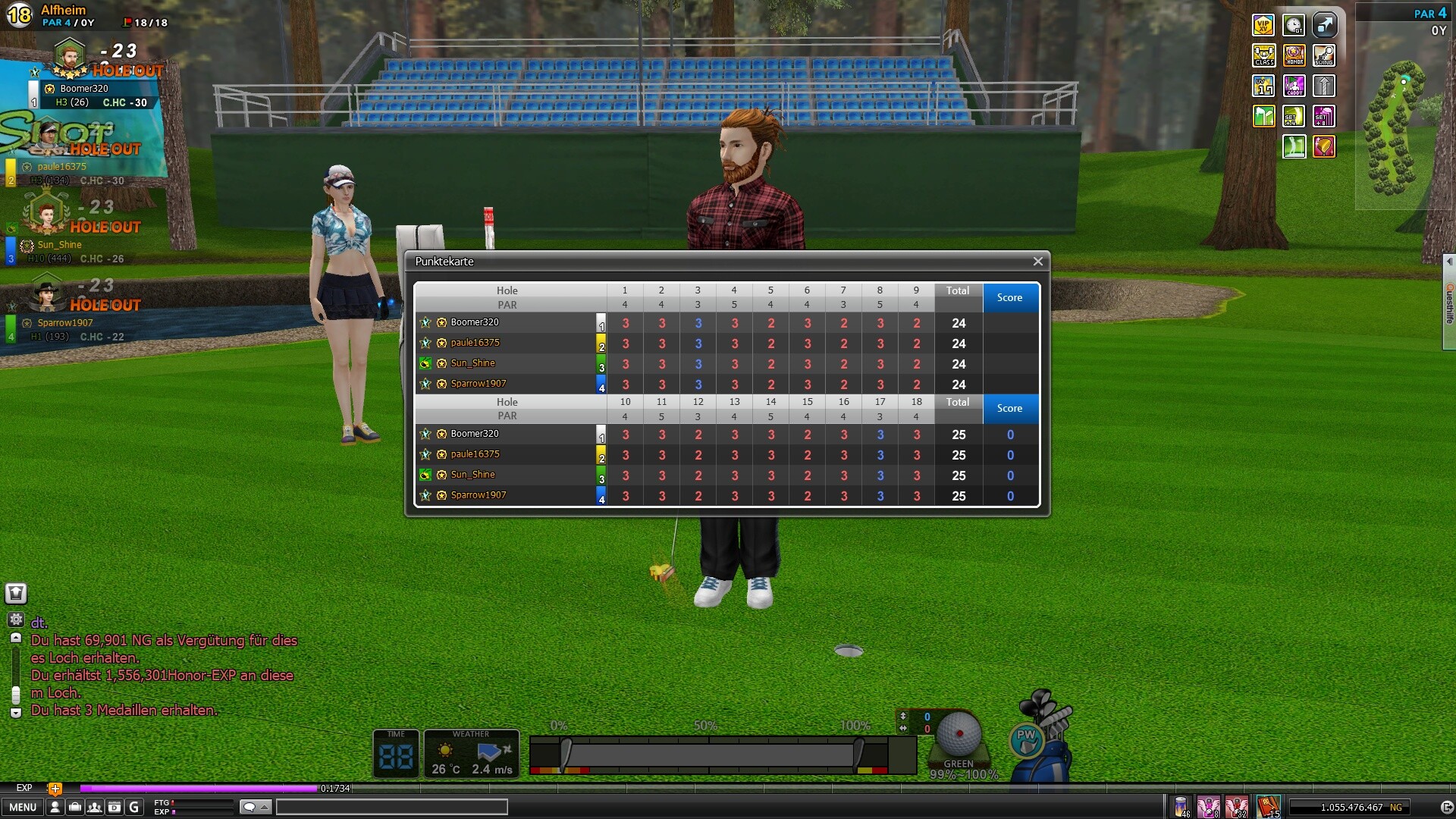This screenshot has width=1456, height=819.
Task: Click the HONOR buff icon
Action: tap(1294, 55)
